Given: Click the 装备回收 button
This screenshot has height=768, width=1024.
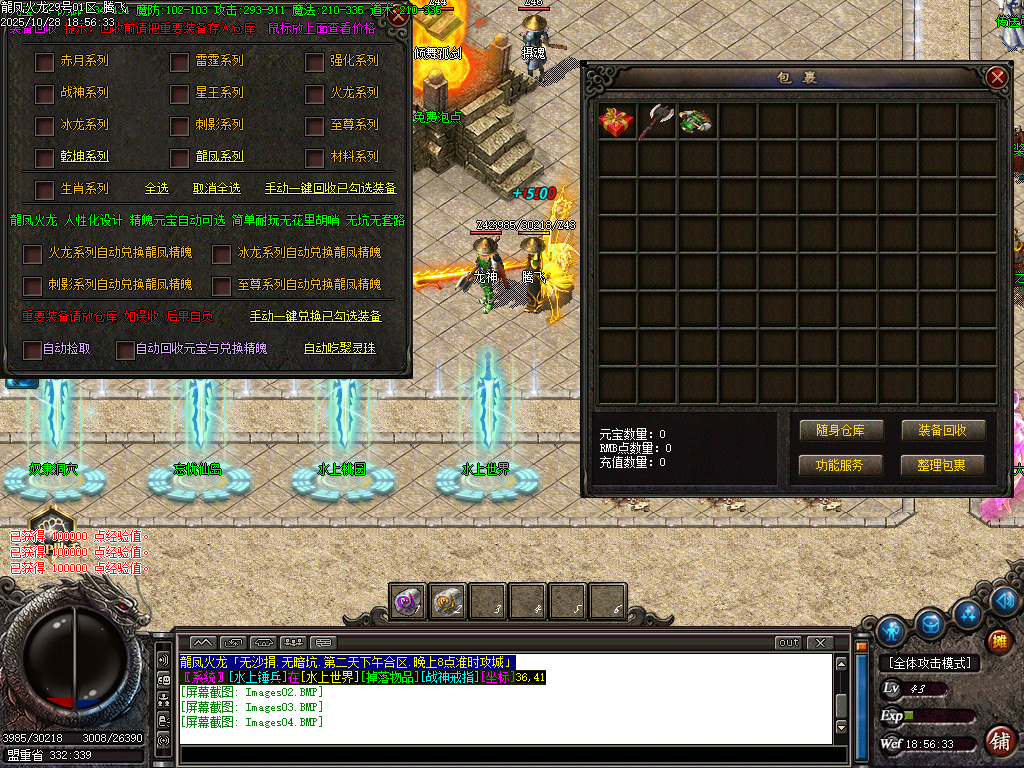Looking at the screenshot, I should click(x=942, y=431).
